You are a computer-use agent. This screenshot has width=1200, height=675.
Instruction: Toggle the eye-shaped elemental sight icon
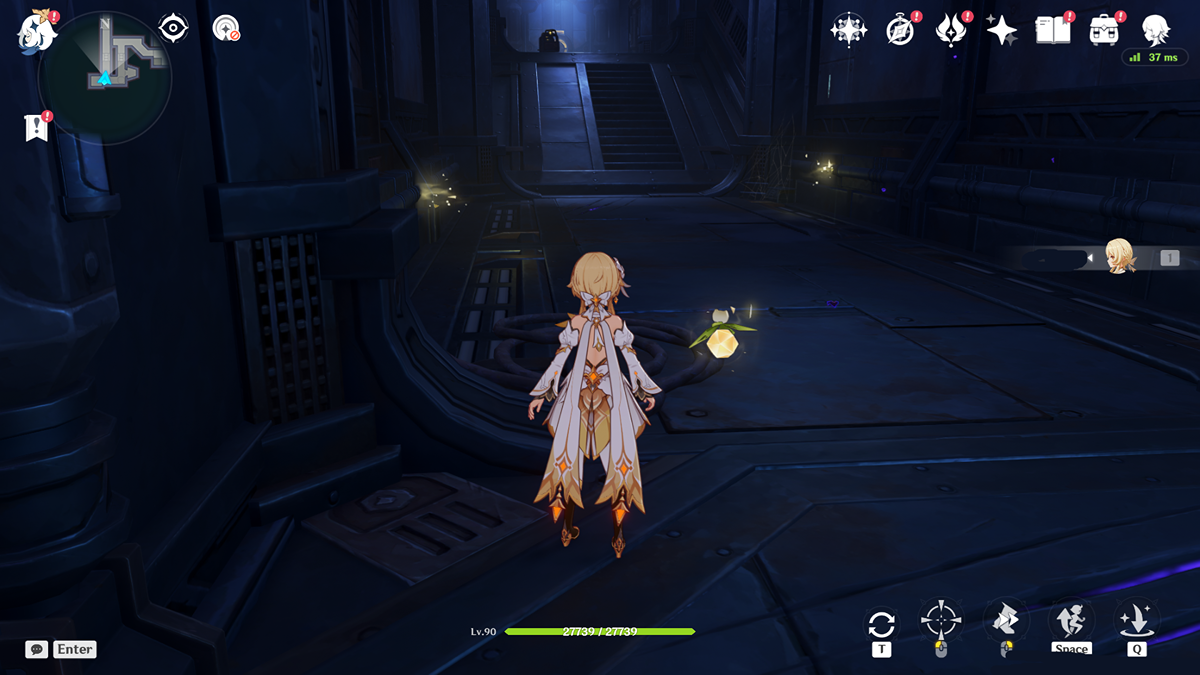point(174,28)
